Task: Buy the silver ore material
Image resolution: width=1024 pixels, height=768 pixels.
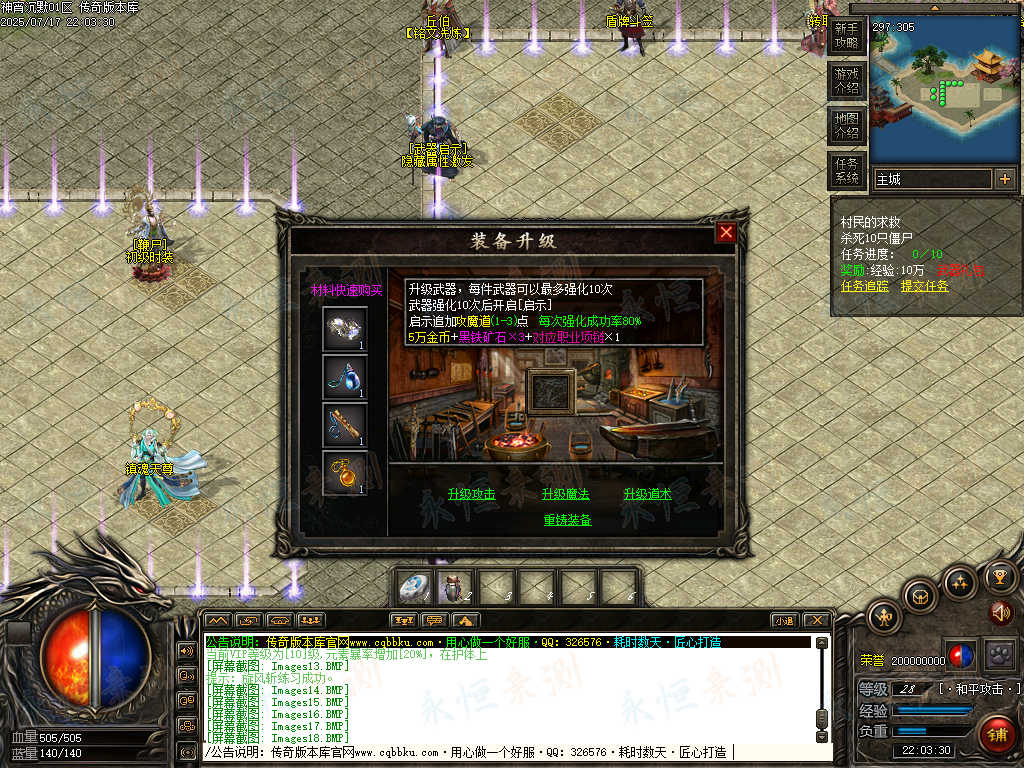Action: coord(345,329)
